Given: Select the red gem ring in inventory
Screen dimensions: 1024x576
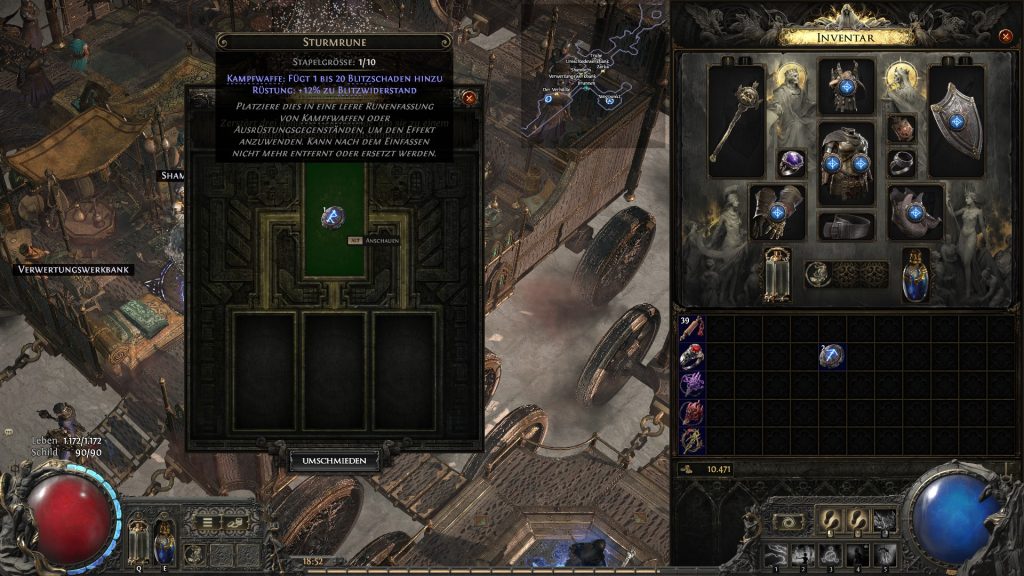Looking at the screenshot, I should pyautogui.click(x=691, y=356).
